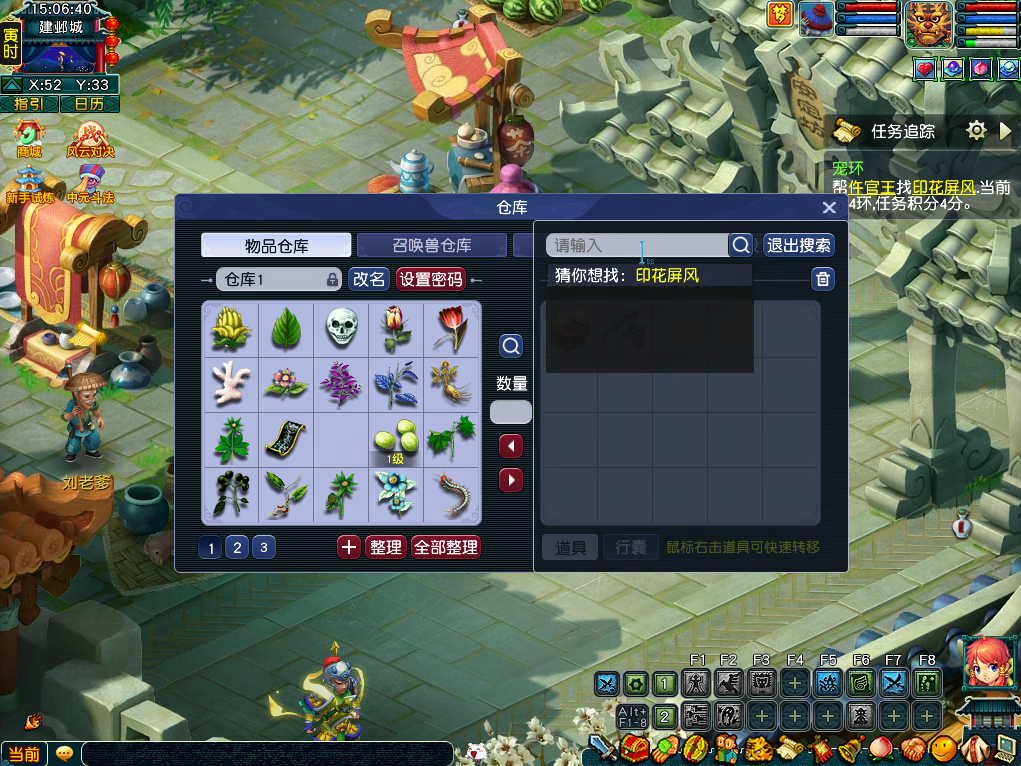Select the 物品仓库 tab
Viewport: 1021px width, 766px height.
click(276, 245)
